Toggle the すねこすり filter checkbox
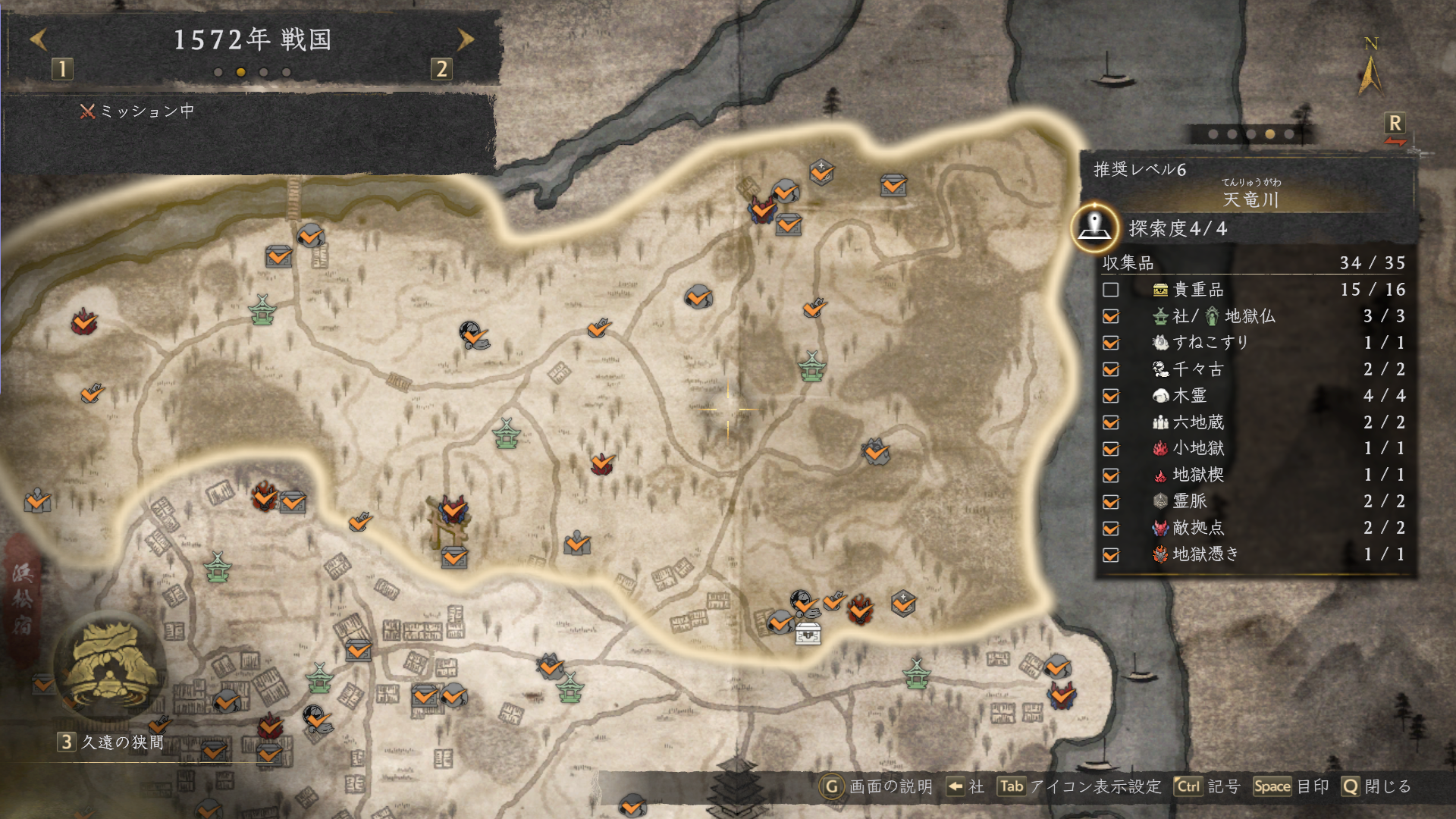This screenshot has width=1456, height=819. (1111, 343)
